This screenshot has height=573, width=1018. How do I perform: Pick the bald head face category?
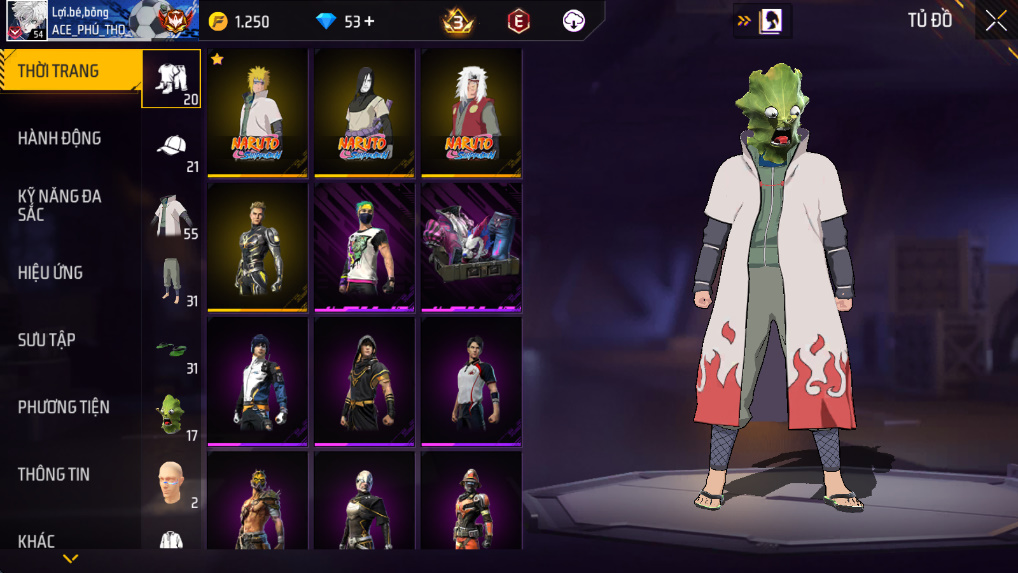(x=172, y=482)
